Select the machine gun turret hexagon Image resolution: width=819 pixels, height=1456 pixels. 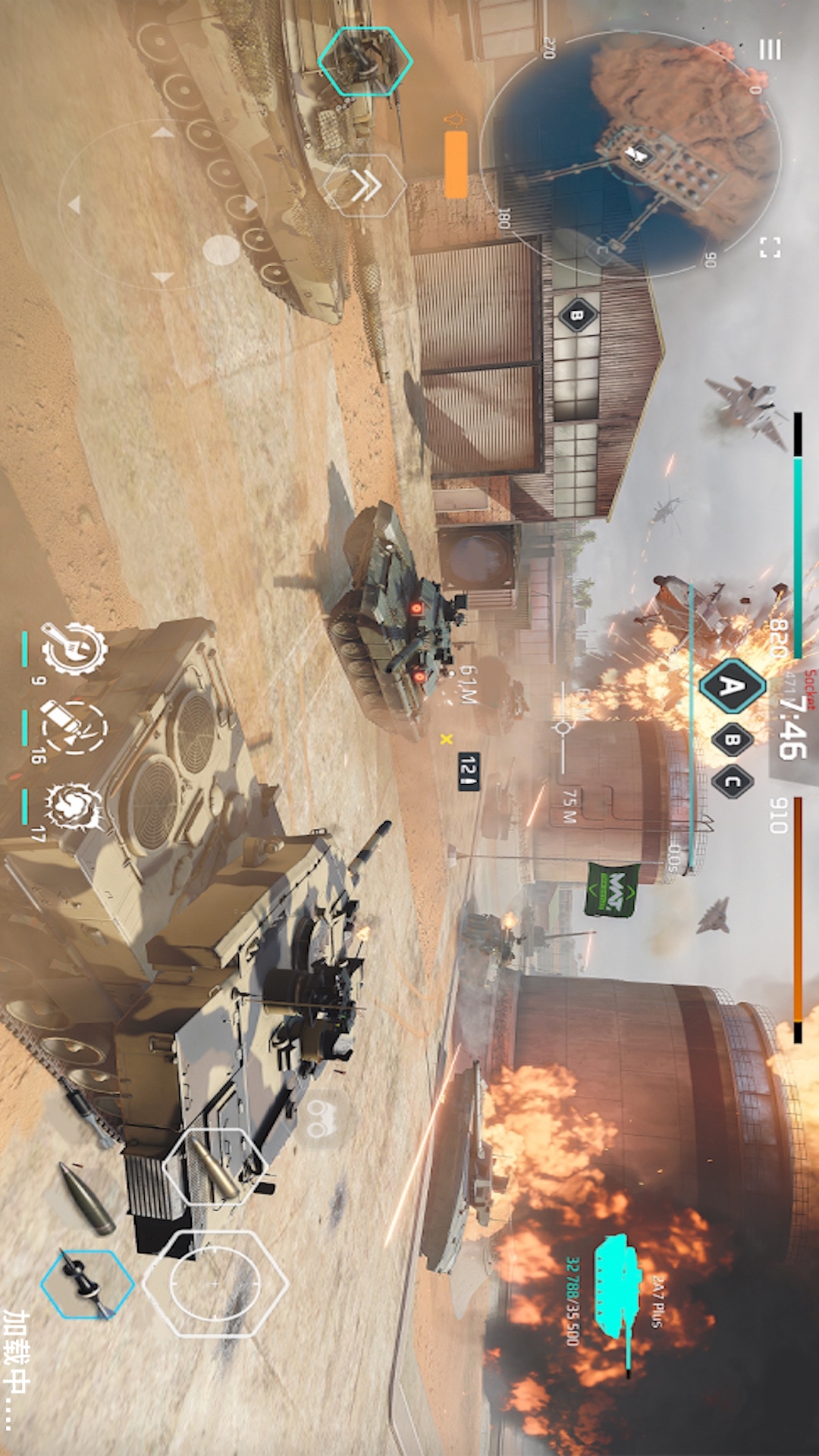coord(365,61)
